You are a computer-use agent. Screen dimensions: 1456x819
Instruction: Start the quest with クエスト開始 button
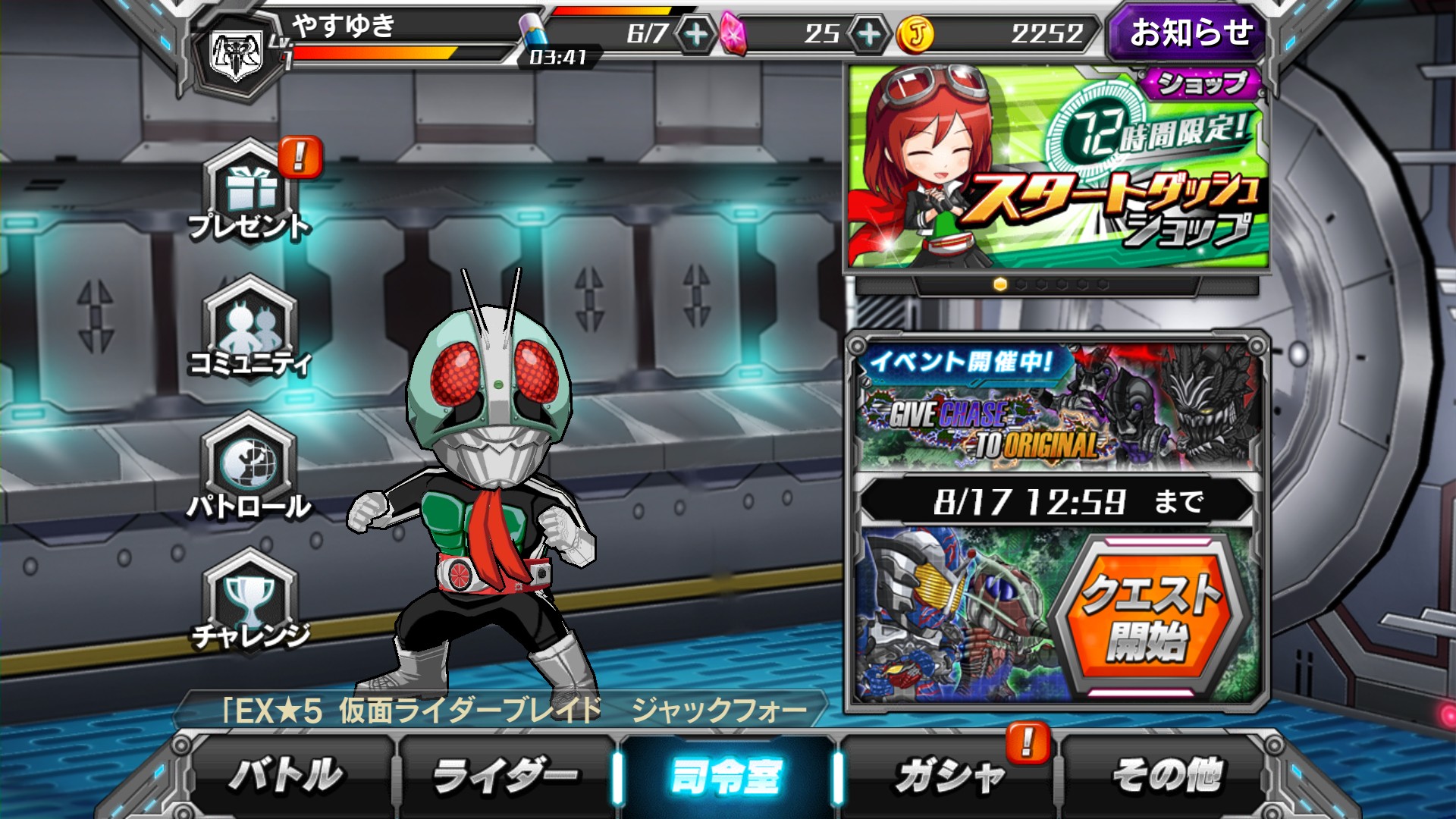1150,616
